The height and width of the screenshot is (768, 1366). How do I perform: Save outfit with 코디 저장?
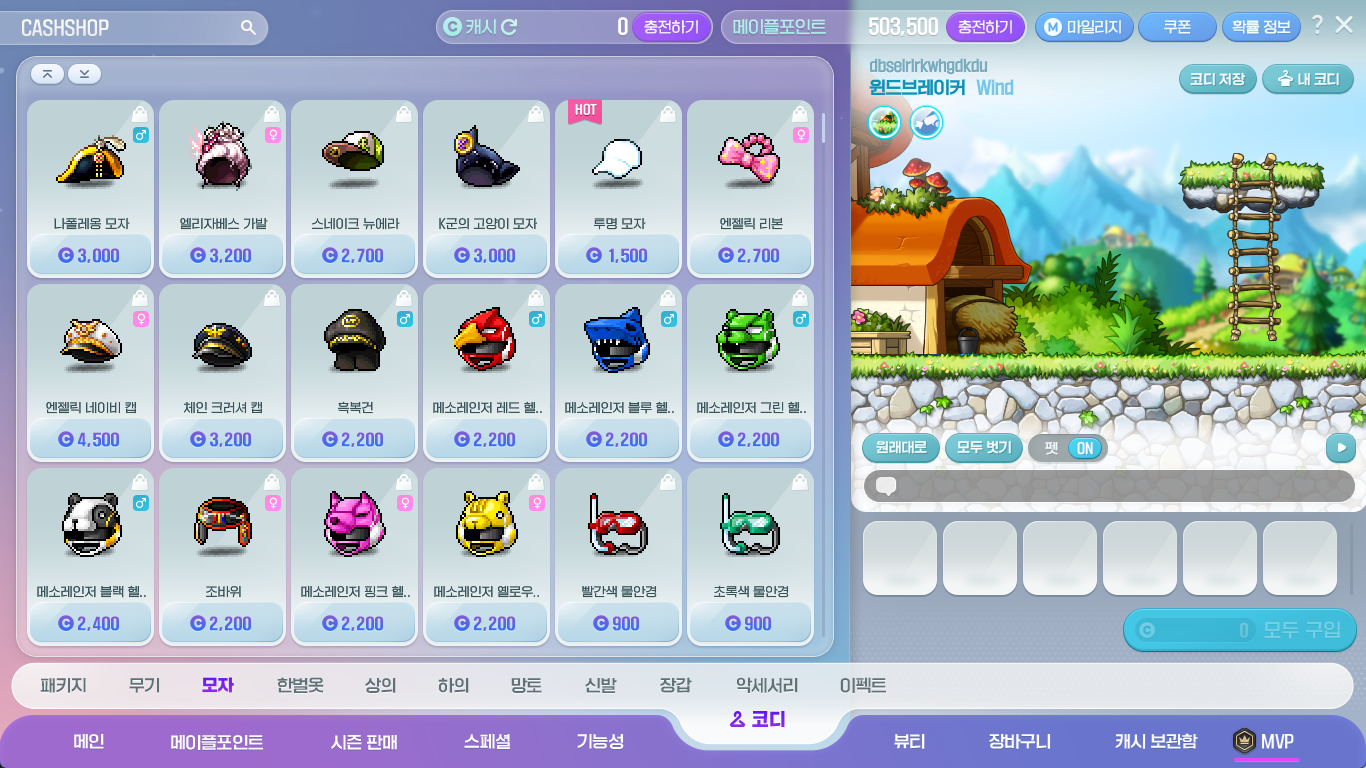click(x=1217, y=79)
